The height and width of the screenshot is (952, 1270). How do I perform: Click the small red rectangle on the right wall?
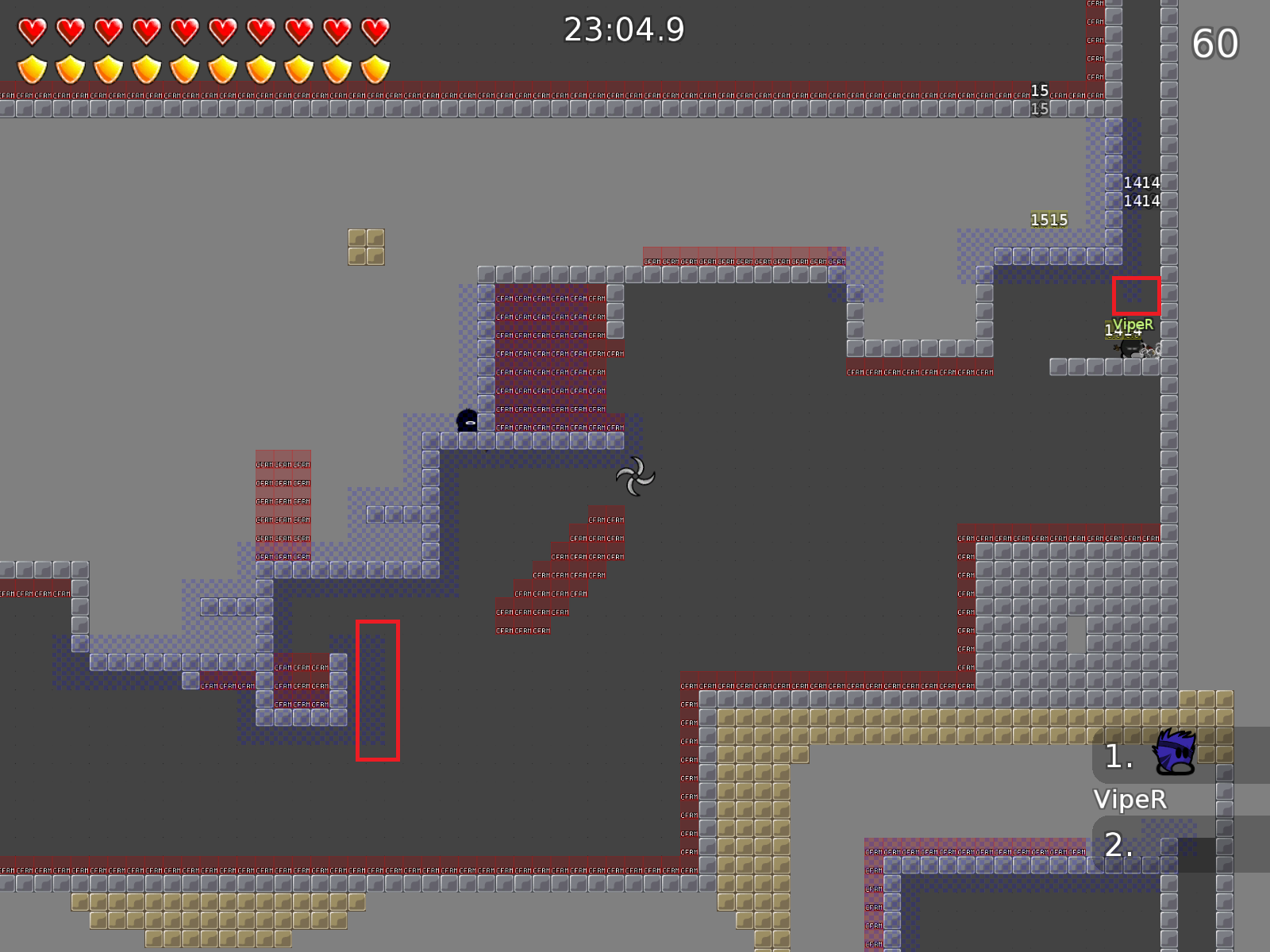[x=1138, y=295]
